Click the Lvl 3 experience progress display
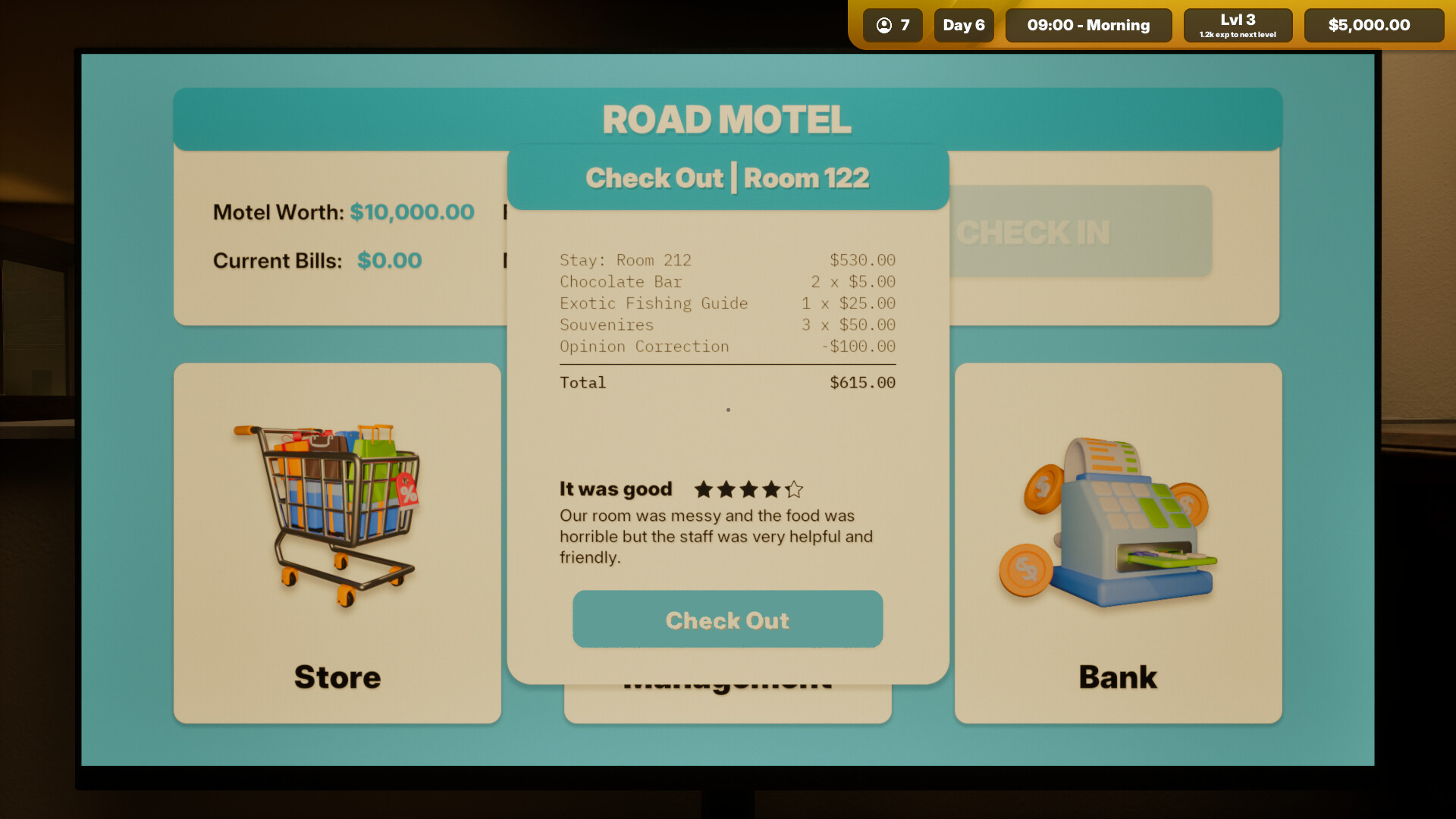 tap(1238, 25)
